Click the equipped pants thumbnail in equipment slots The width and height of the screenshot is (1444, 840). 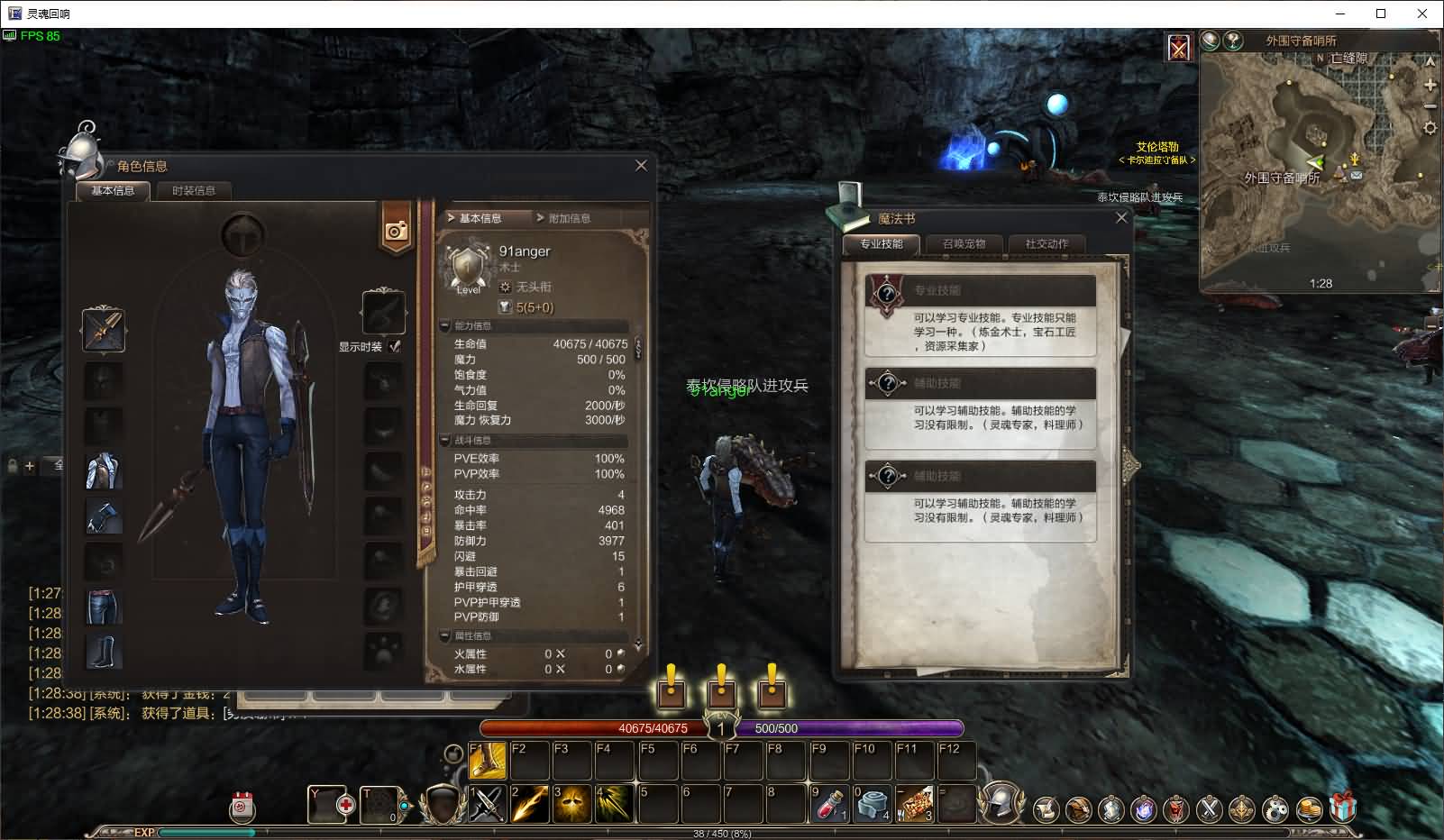[x=103, y=607]
